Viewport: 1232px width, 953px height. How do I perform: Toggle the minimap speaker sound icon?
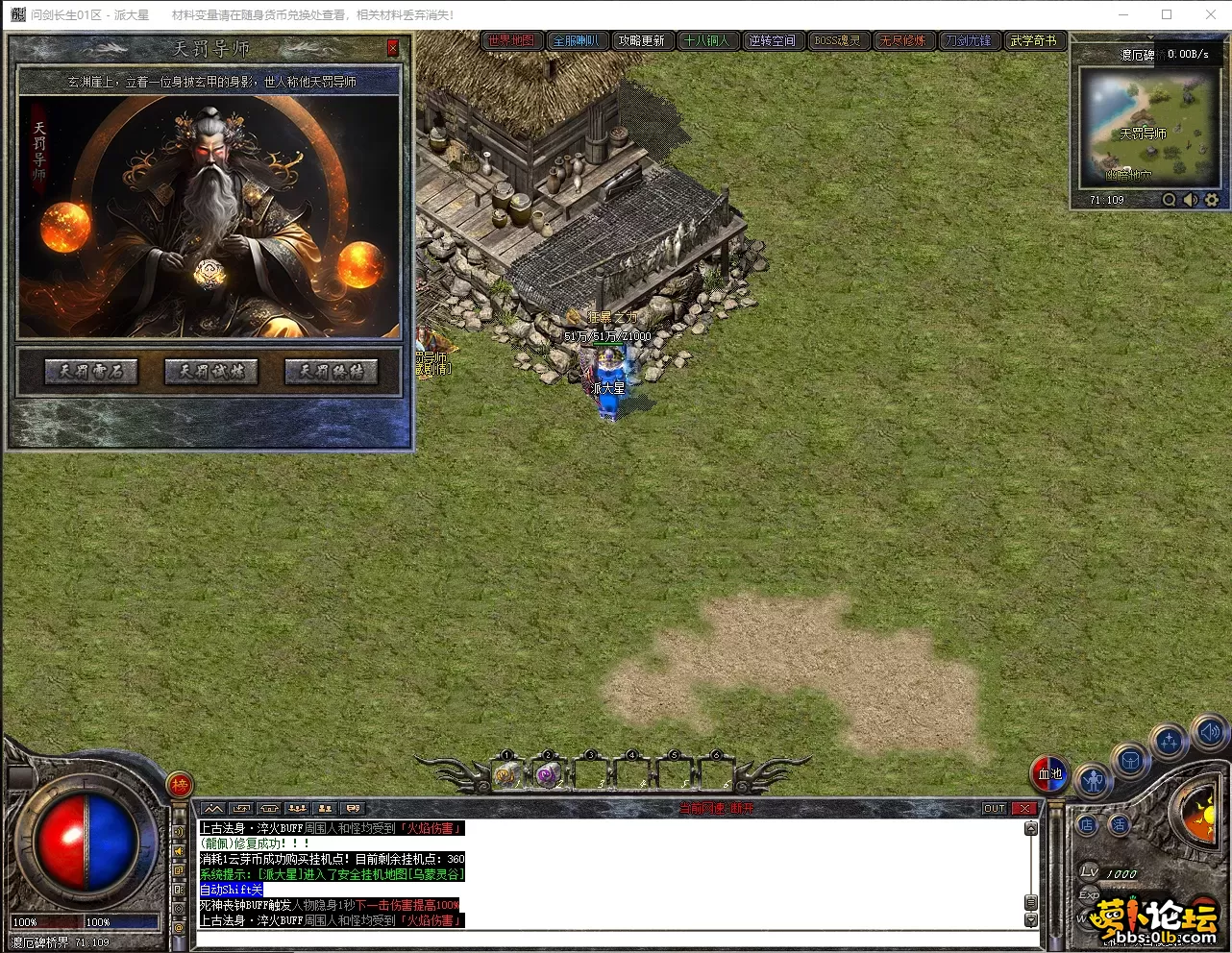coord(1191,200)
